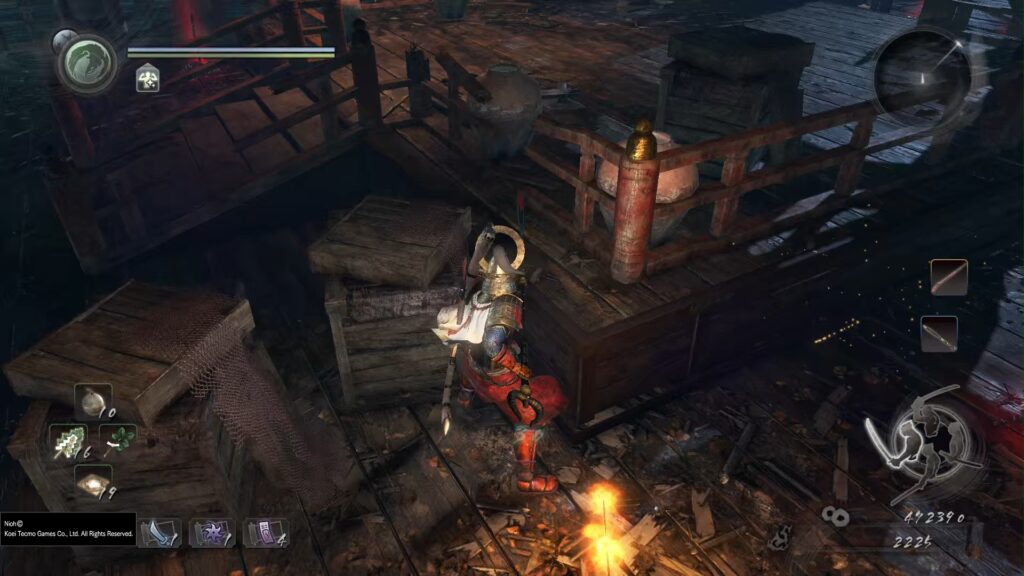Select the green guardian spirit emblem
Viewport: 1024px width, 576px height.
(x=87, y=63)
